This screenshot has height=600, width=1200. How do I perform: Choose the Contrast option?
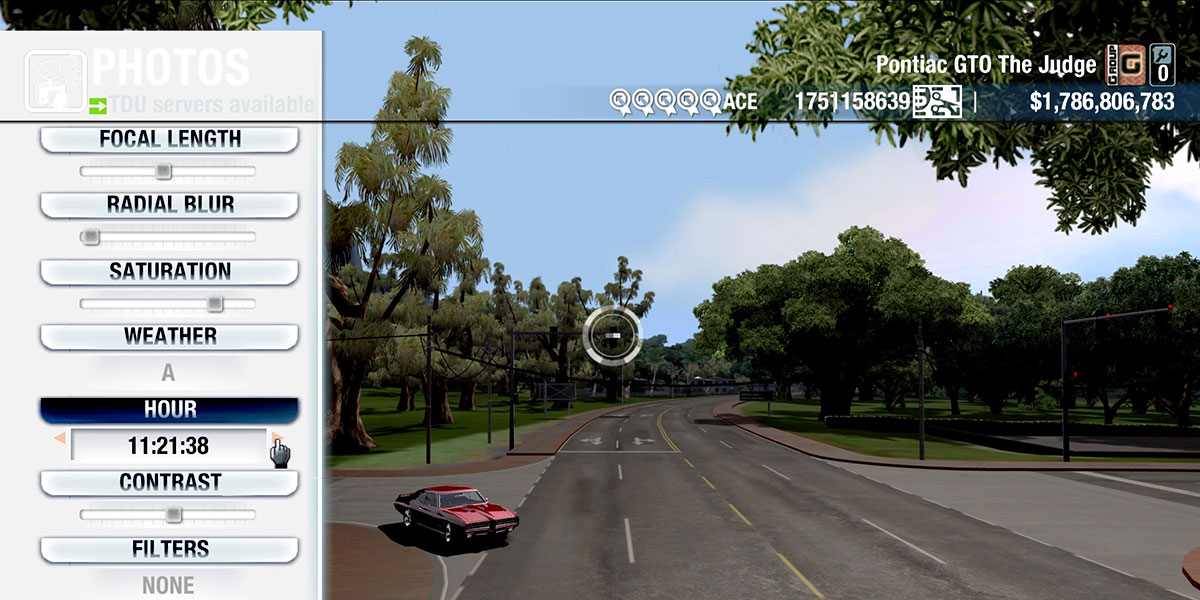pos(169,483)
